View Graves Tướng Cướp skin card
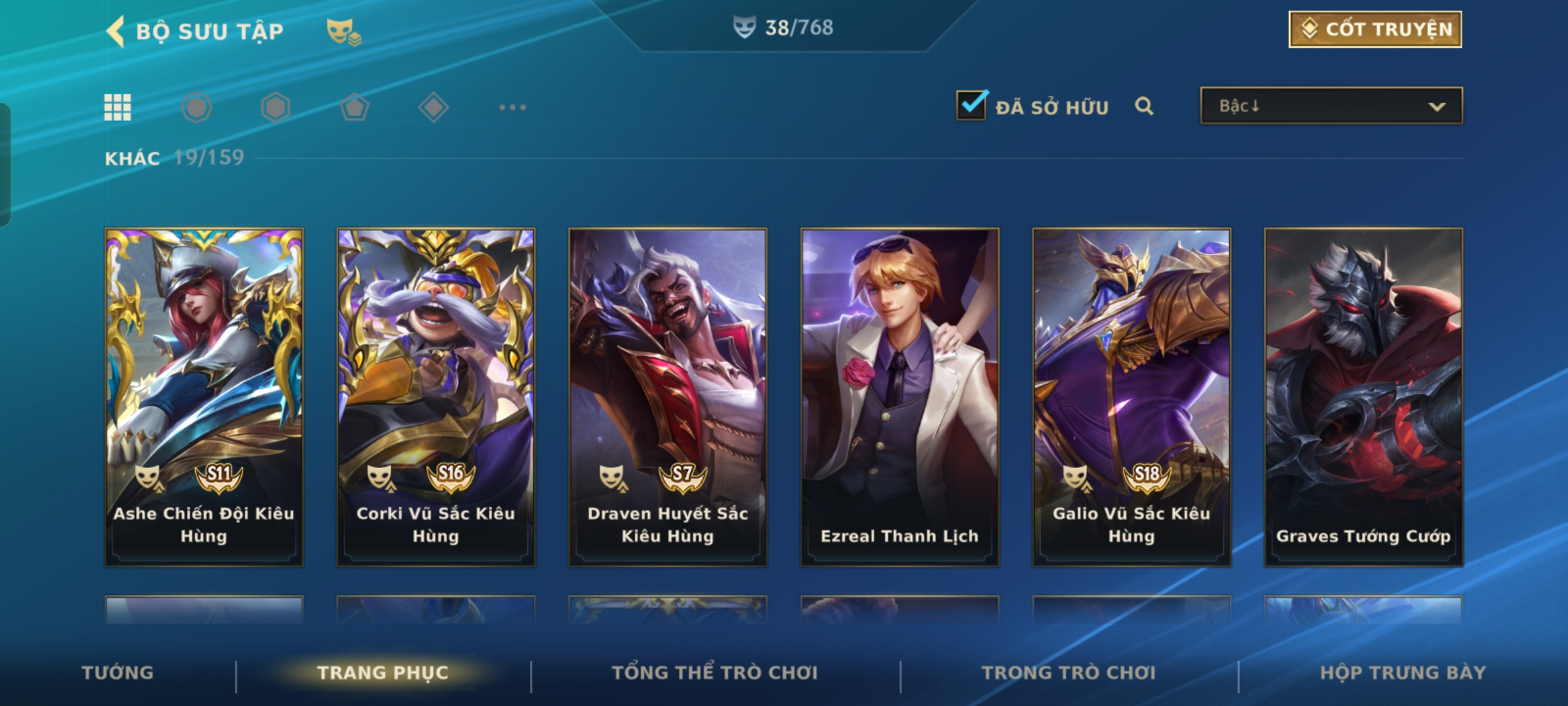 [1364, 396]
